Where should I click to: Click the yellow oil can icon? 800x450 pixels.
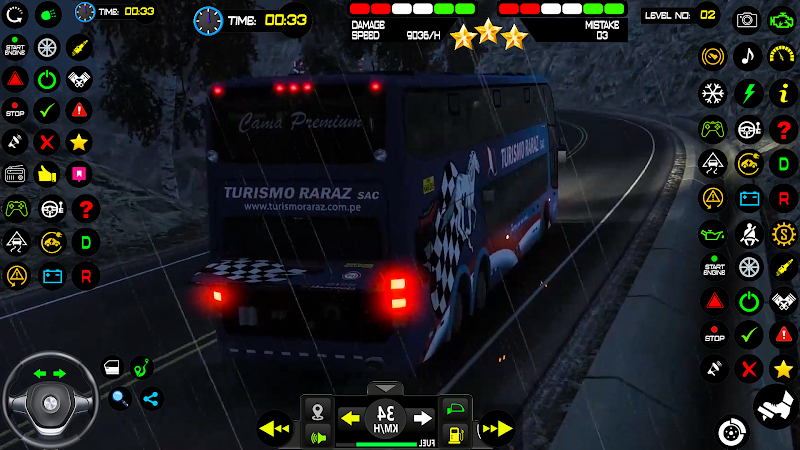pos(712,234)
